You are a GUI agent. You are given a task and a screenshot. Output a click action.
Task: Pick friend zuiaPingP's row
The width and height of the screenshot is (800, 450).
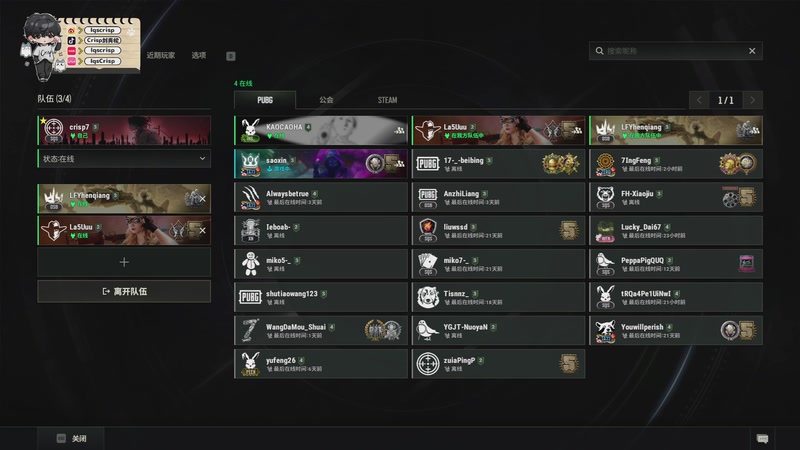coord(498,363)
